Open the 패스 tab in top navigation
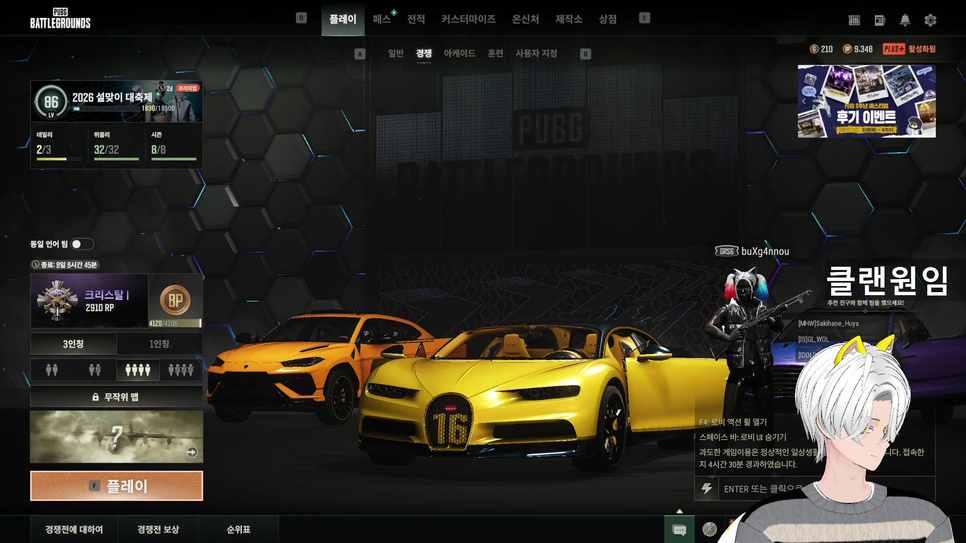This screenshot has width=966, height=543. (x=382, y=19)
